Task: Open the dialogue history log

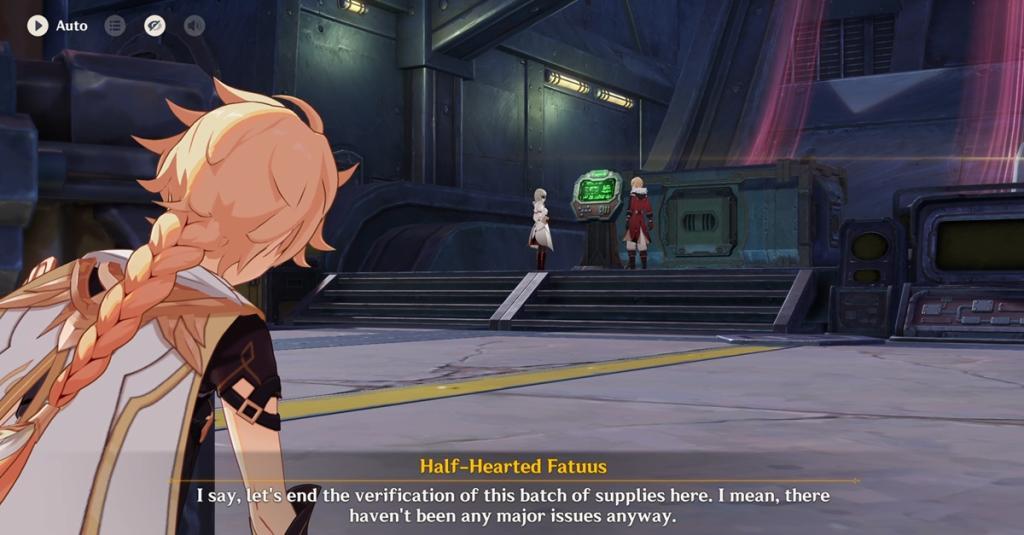Action: coord(115,25)
